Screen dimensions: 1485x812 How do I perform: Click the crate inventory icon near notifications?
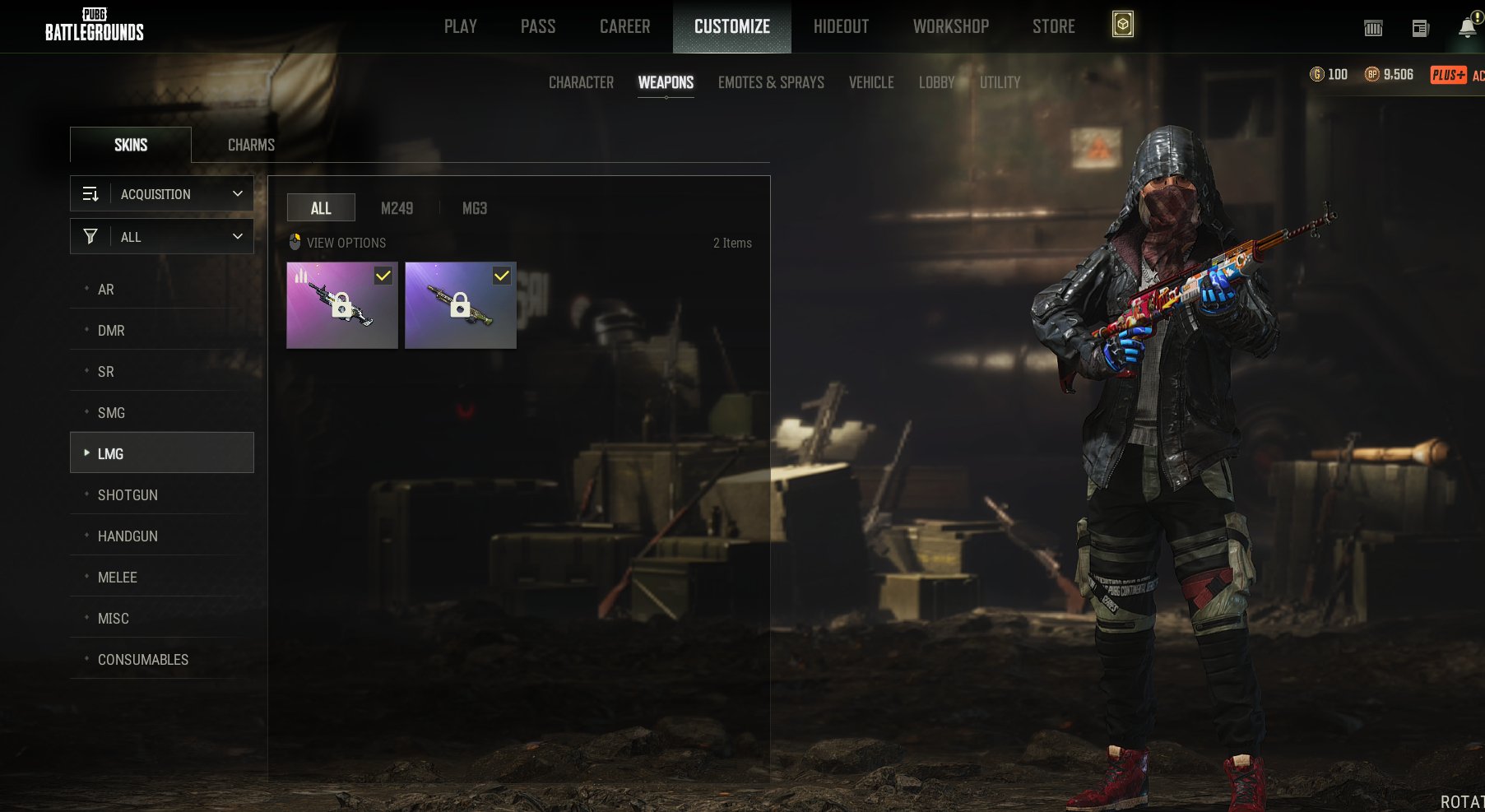coord(1373,27)
